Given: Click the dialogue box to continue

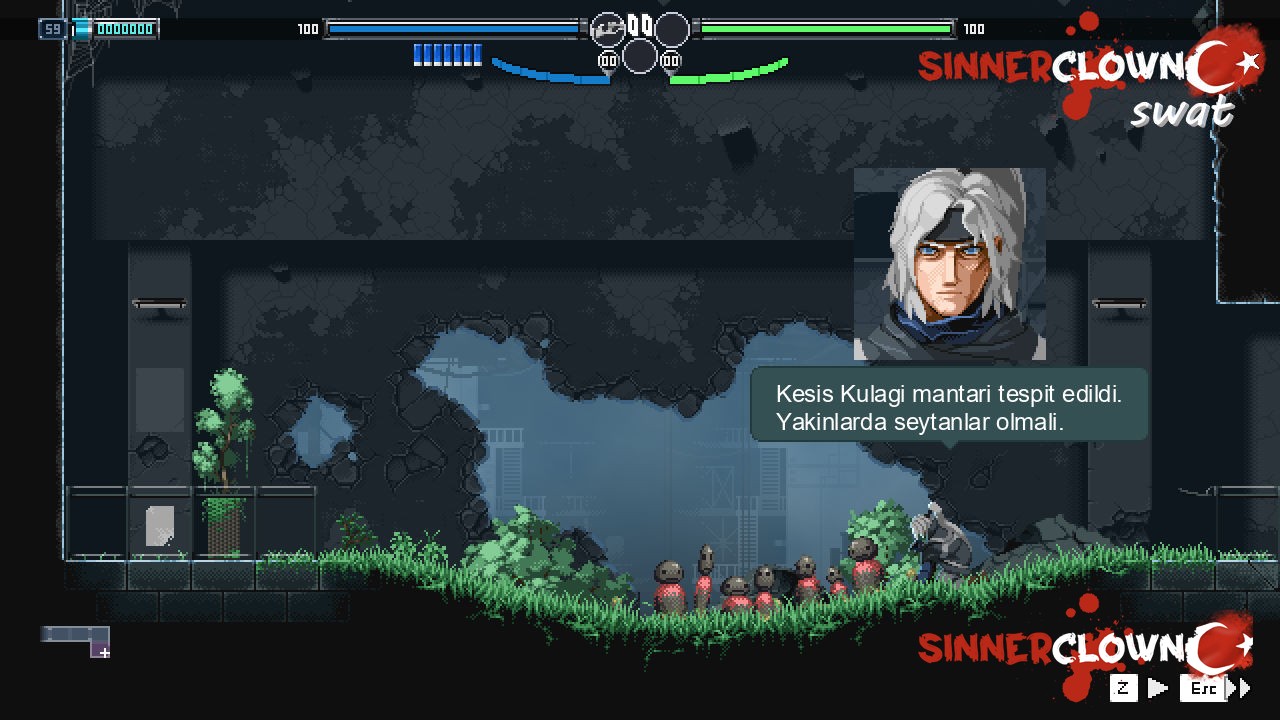Looking at the screenshot, I should (x=949, y=404).
